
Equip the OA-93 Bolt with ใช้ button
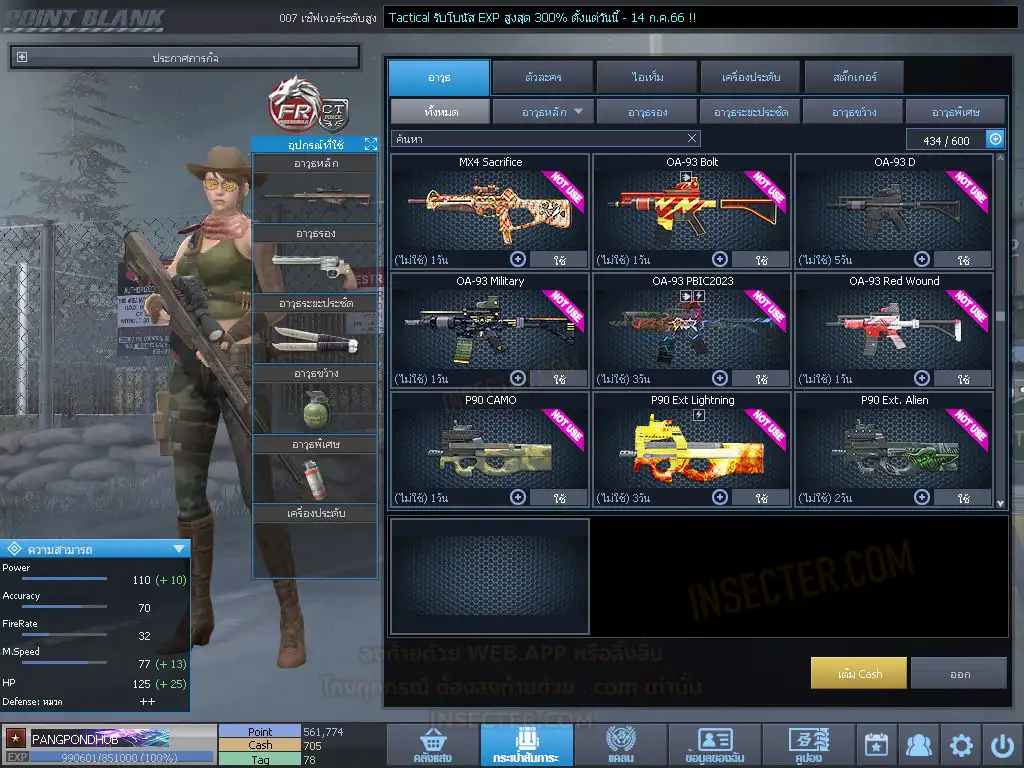[x=762, y=260]
